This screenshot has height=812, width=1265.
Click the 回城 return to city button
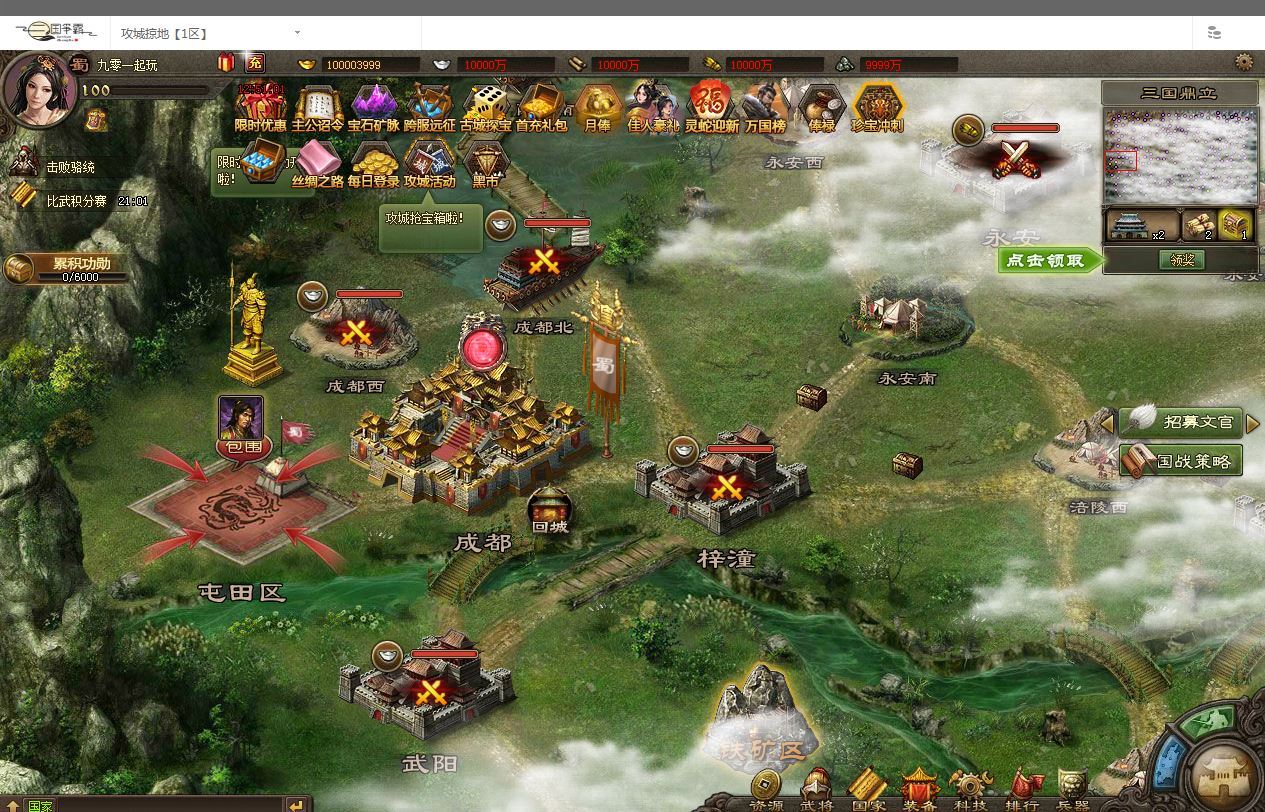coord(550,510)
